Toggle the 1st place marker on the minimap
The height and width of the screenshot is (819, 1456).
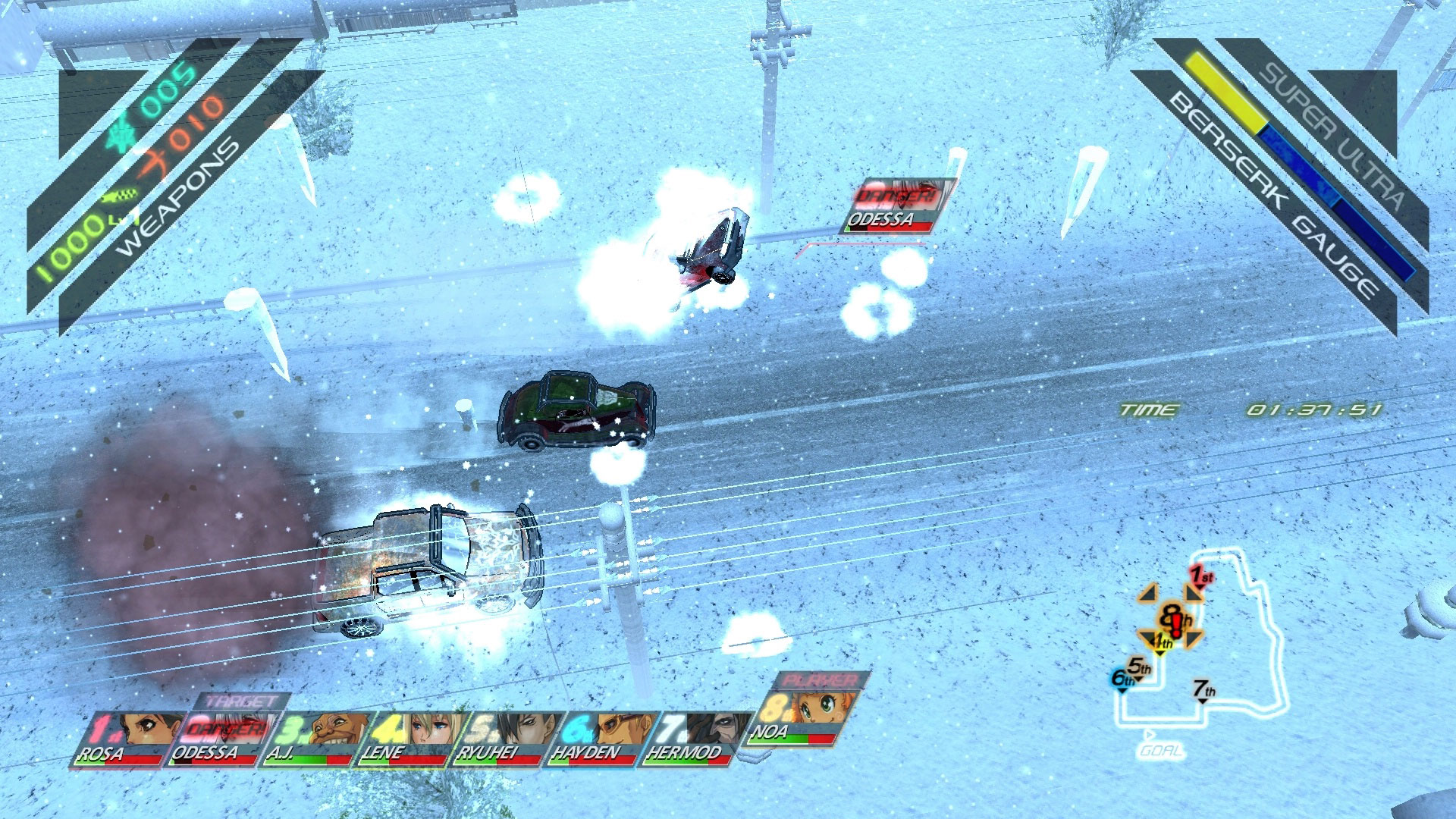tap(1200, 575)
